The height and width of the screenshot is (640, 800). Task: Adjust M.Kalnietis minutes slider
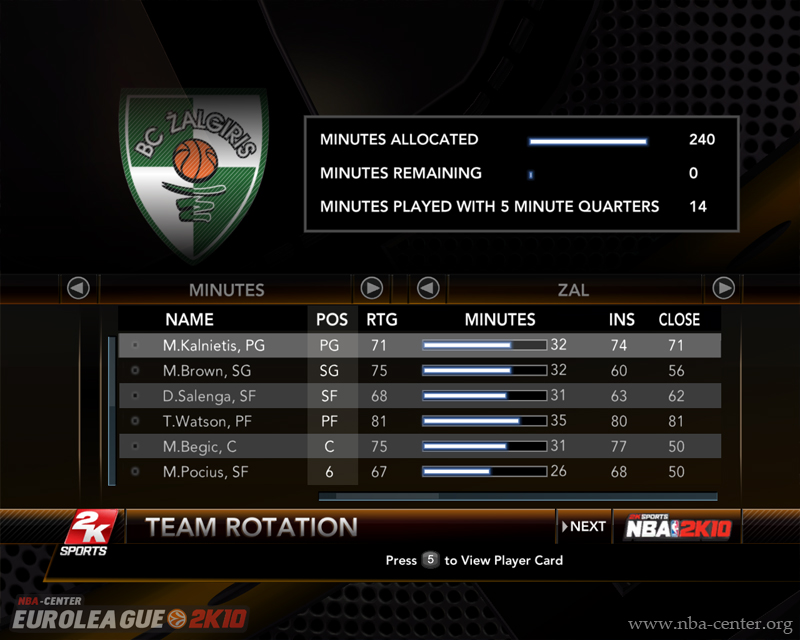coord(485,345)
